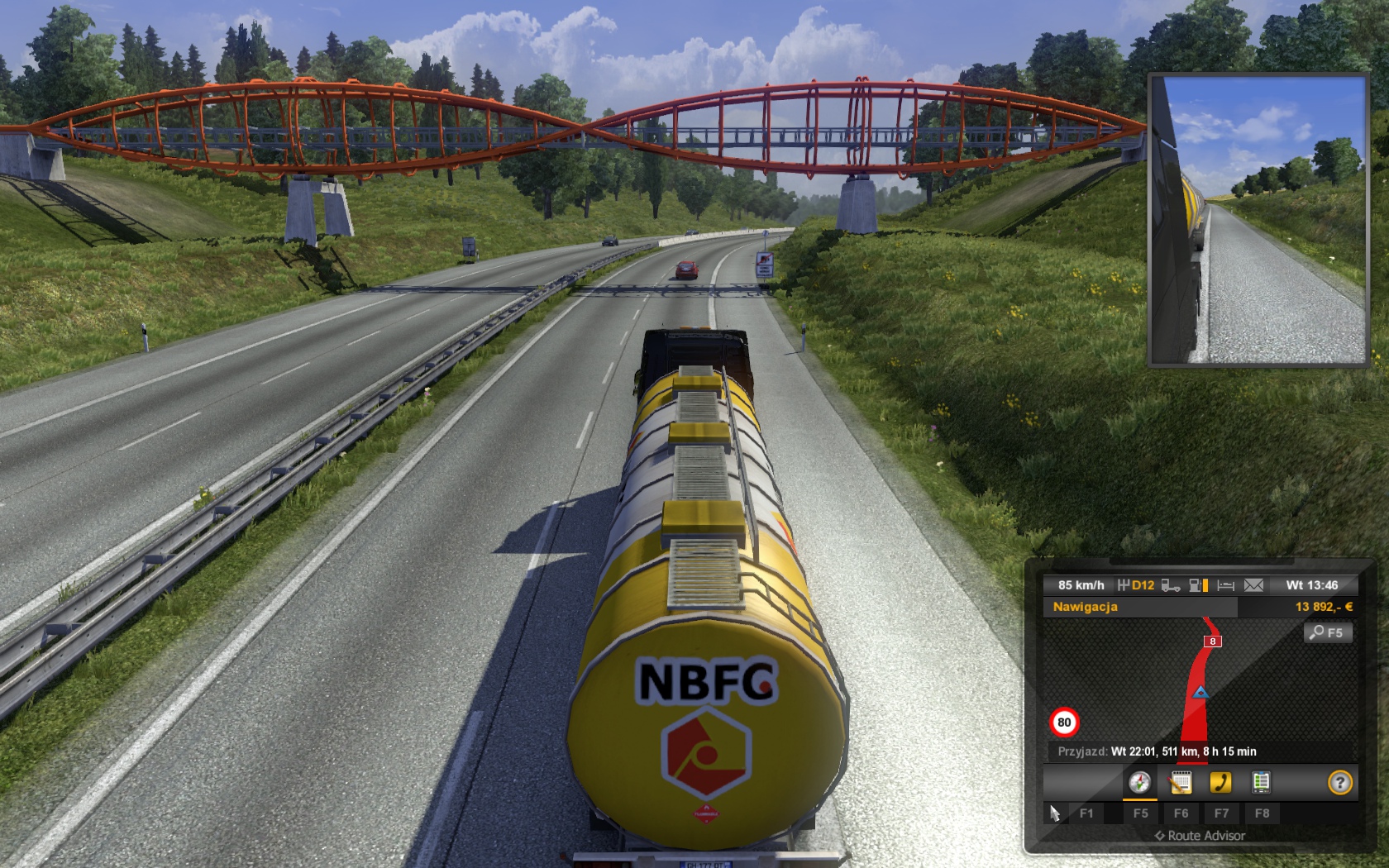Select the fuel pump indicator icon

pos(1197,585)
